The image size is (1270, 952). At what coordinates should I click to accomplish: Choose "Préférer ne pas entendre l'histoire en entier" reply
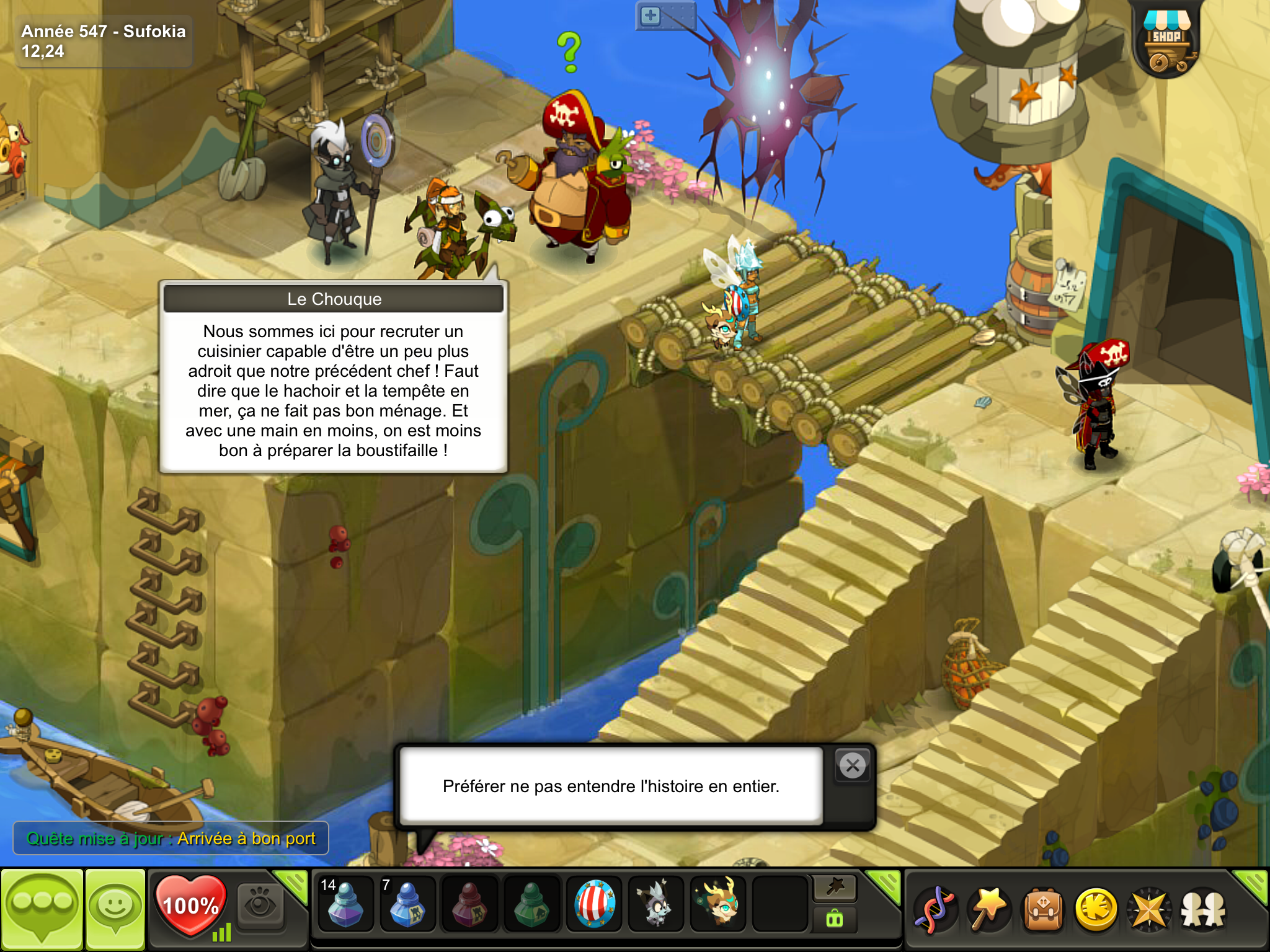[x=611, y=786]
